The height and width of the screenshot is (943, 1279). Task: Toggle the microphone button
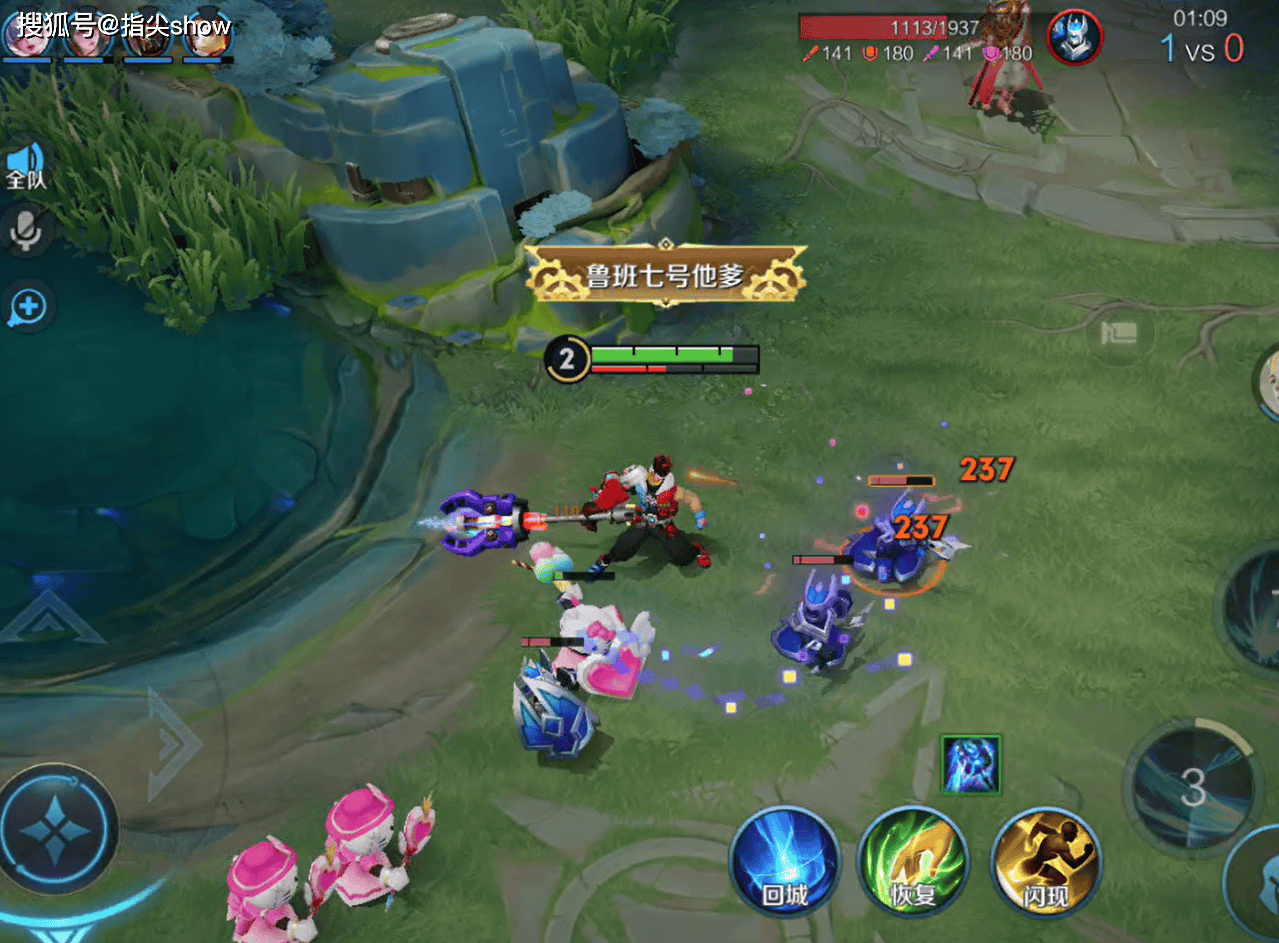click(x=26, y=231)
